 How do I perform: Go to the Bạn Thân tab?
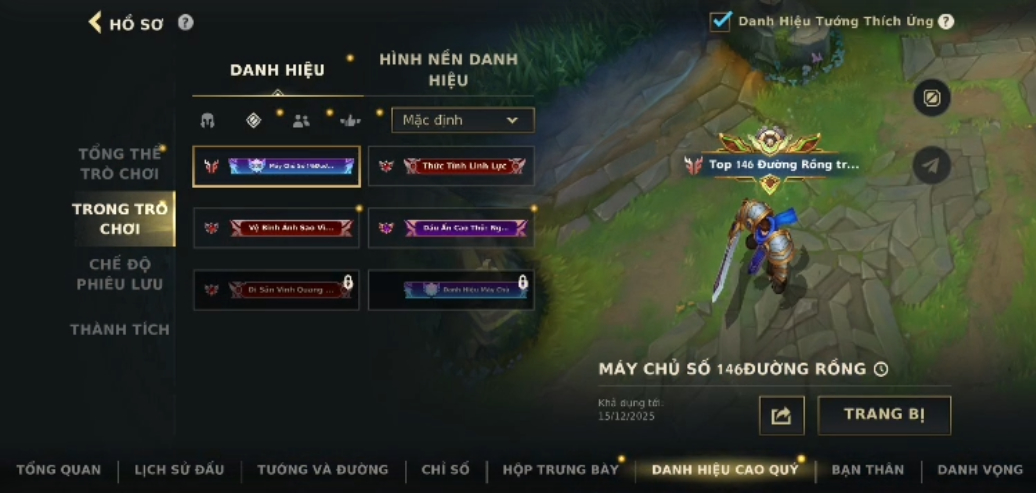pyautogui.click(x=867, y=469)
